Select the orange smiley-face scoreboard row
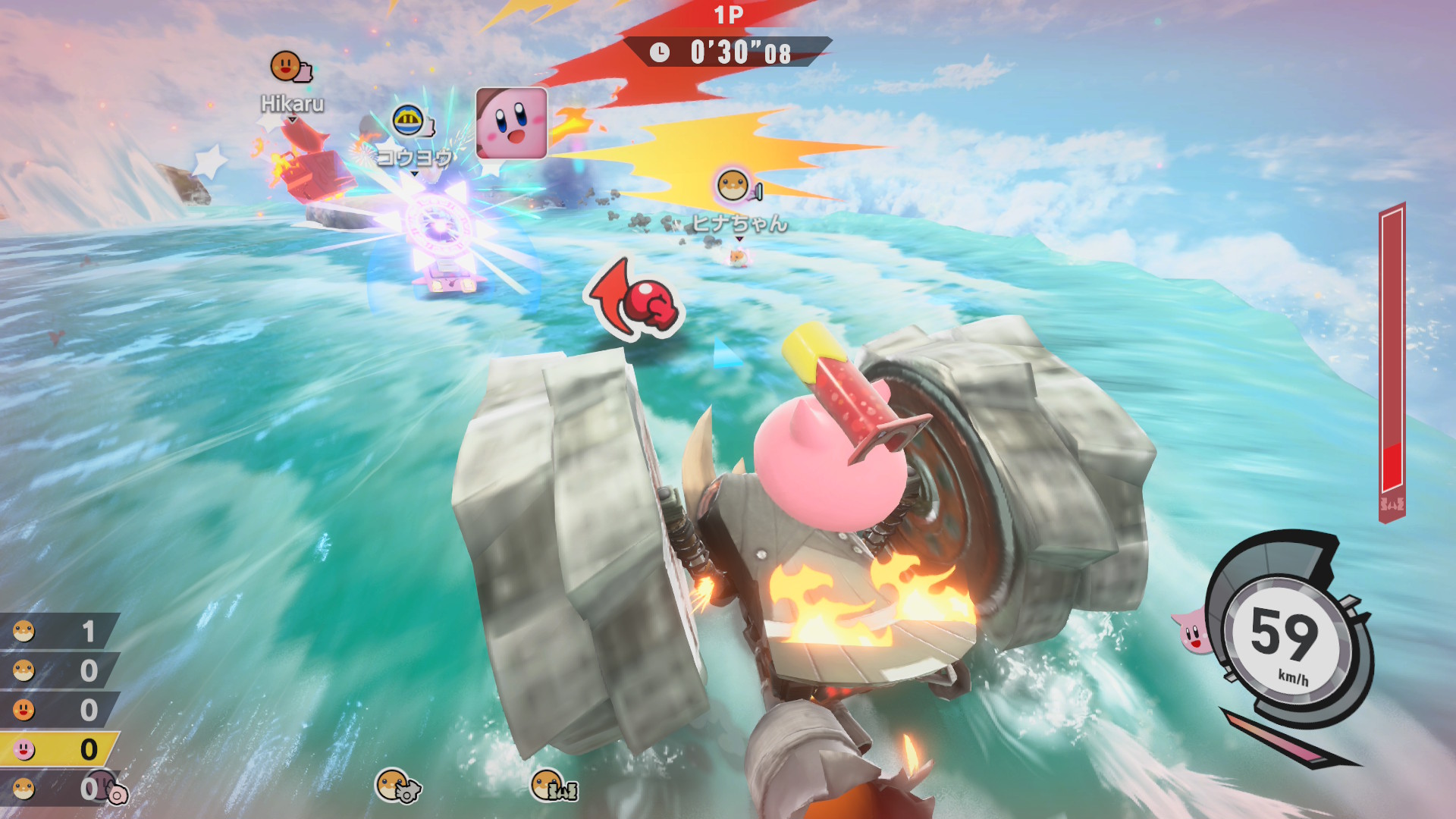The height and width of the screenshot is (819, 1456). pos(58,710)
